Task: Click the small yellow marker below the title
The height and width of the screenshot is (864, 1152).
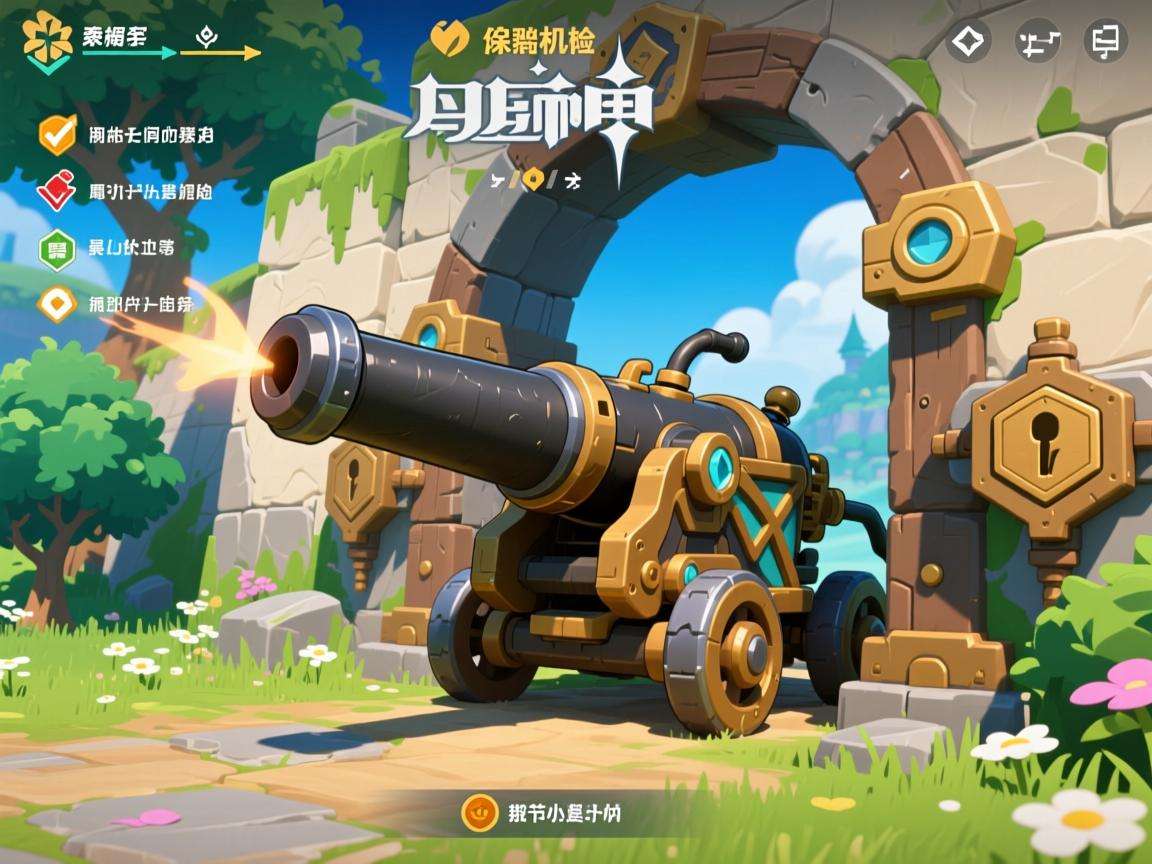Action: (x=536, y=180)
